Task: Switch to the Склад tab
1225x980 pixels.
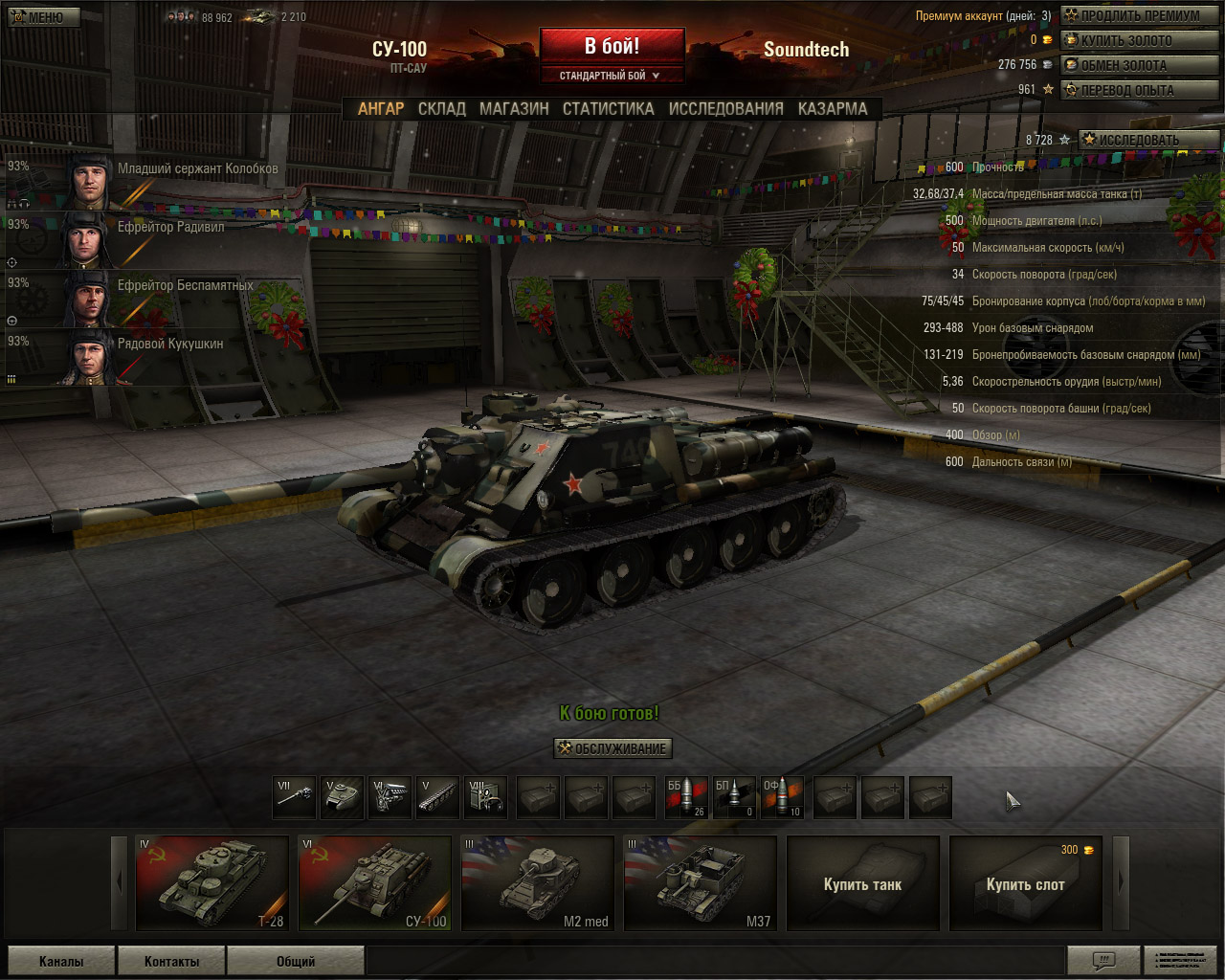Action: (x=441, y=109)
